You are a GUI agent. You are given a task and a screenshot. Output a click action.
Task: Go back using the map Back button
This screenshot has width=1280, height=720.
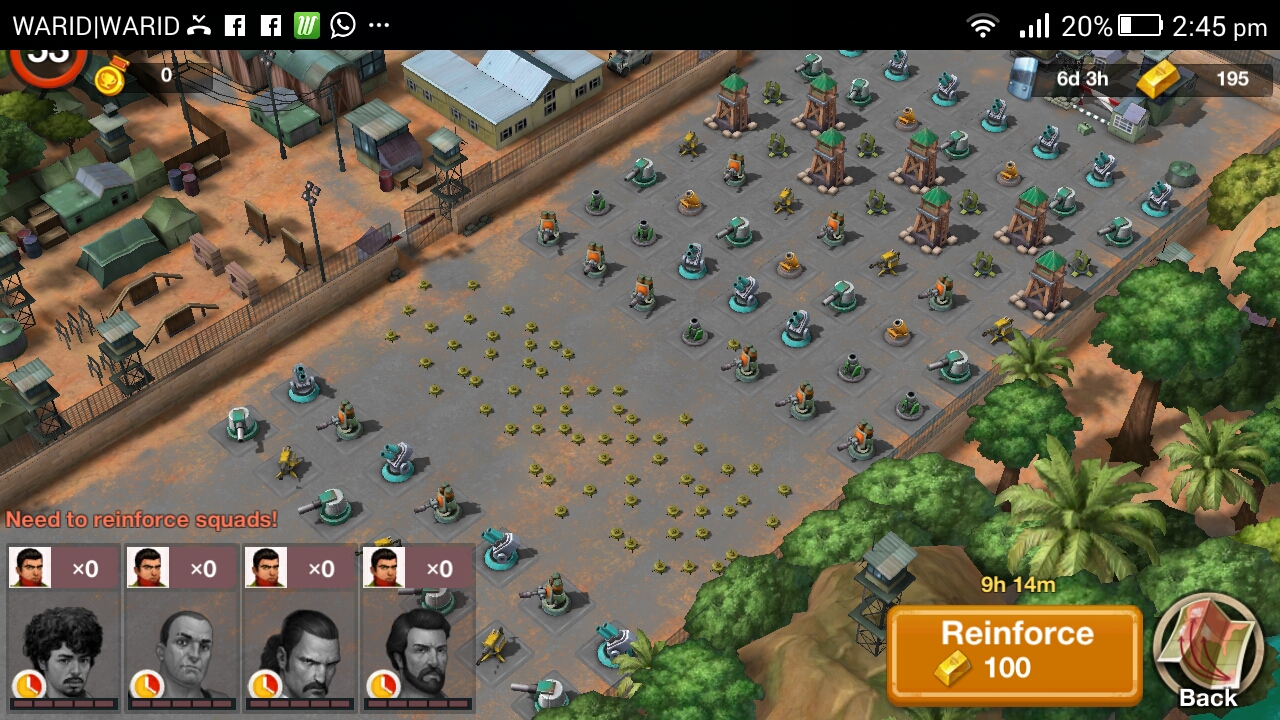tap(1208, 651)
